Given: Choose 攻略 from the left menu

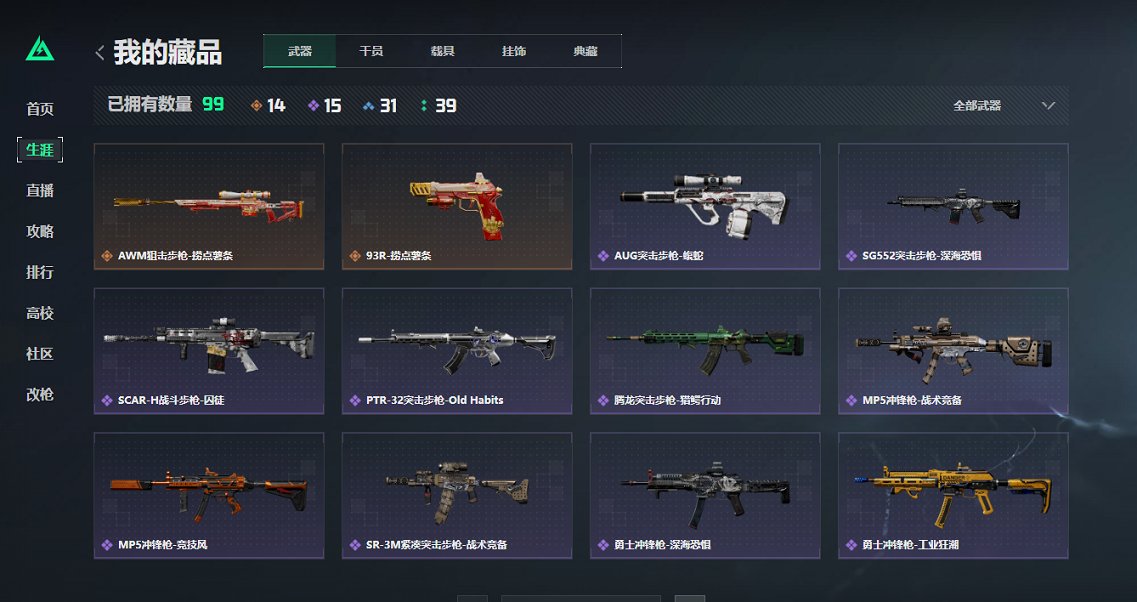Looking at the screenshot, I should pos(40,232).
